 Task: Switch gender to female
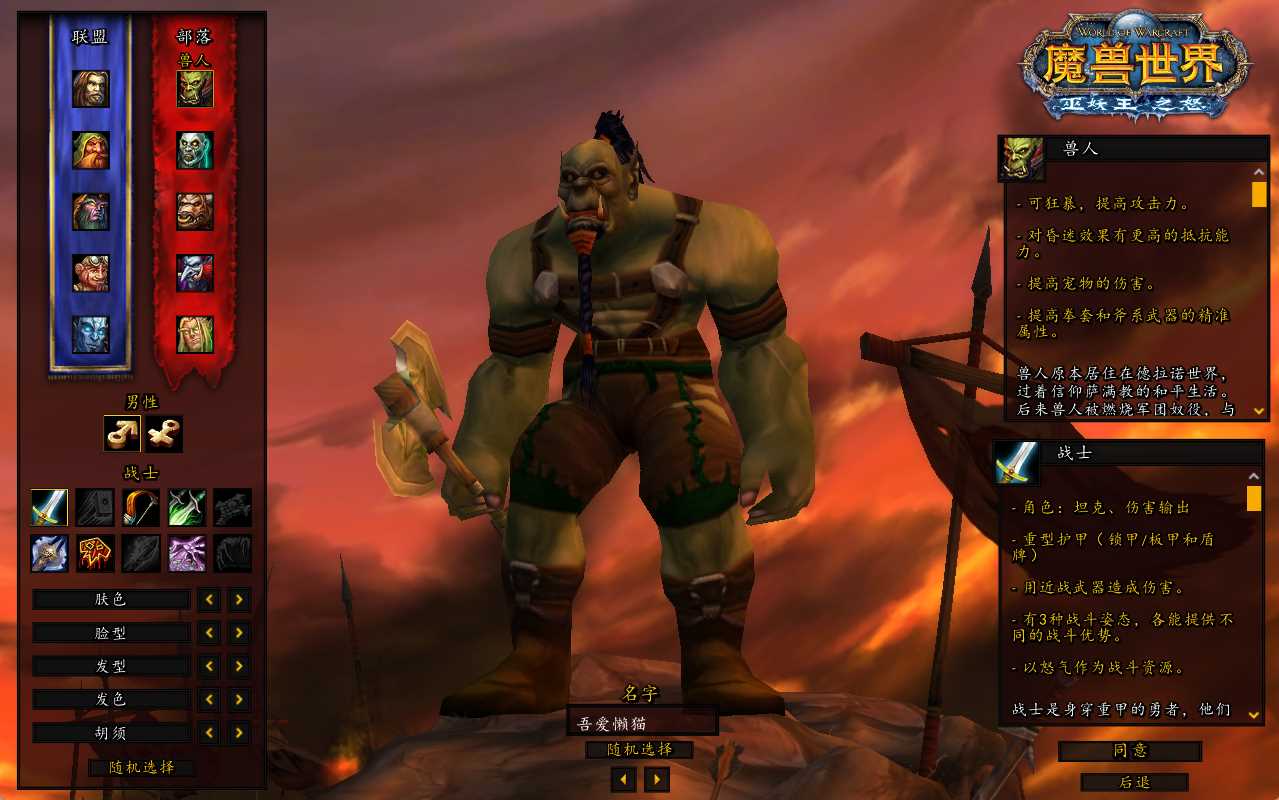pos(163,433)
